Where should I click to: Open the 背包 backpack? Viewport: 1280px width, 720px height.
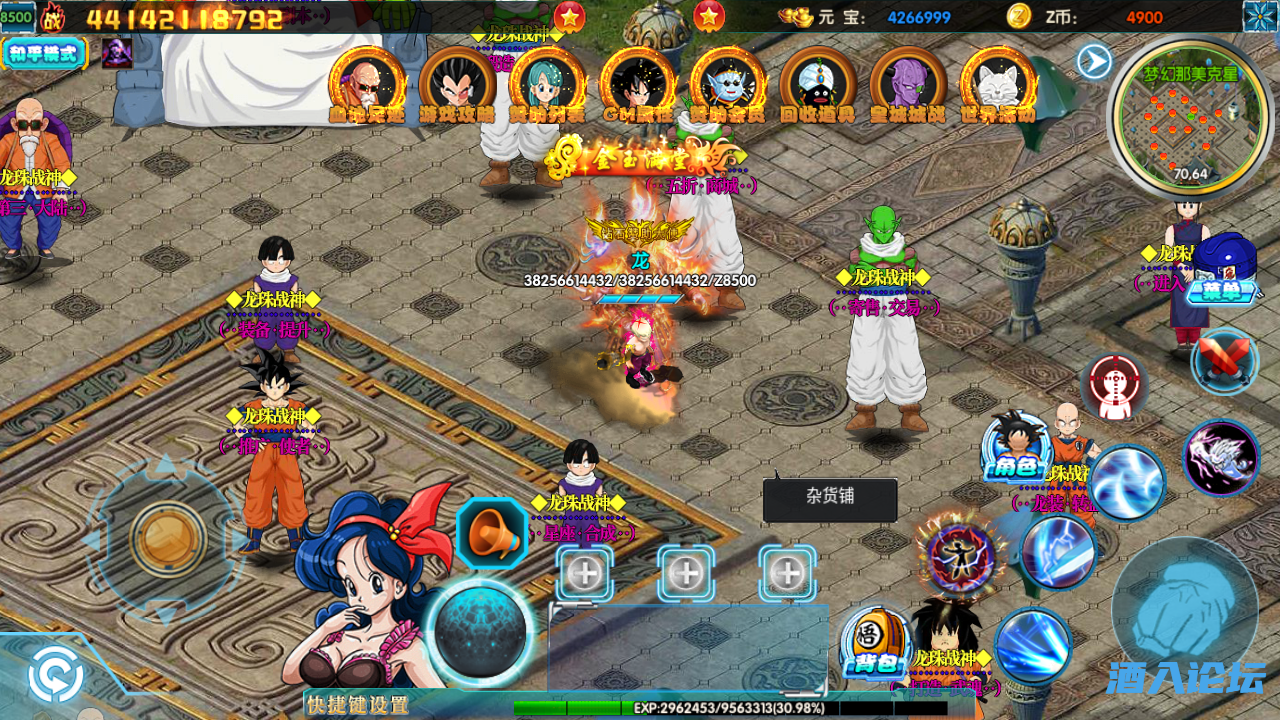coord(877,644)
